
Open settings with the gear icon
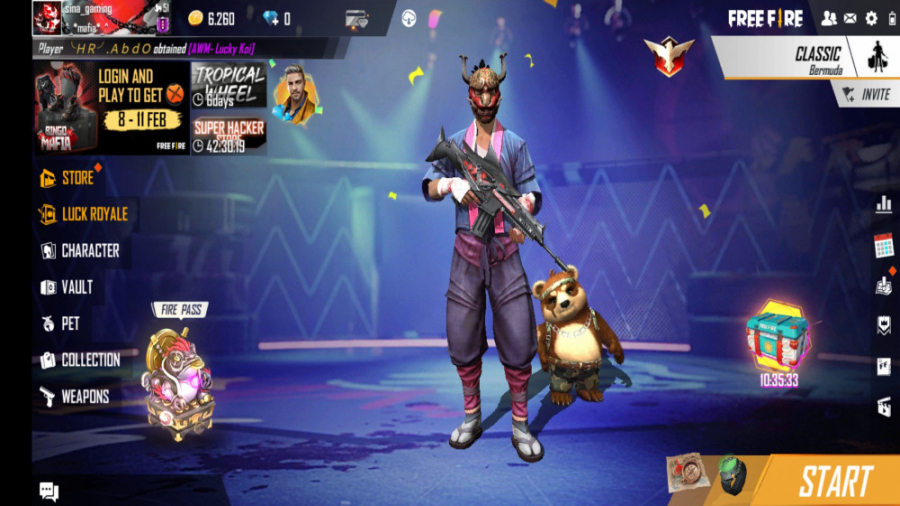pyautogui.click(x=871, y=18)
